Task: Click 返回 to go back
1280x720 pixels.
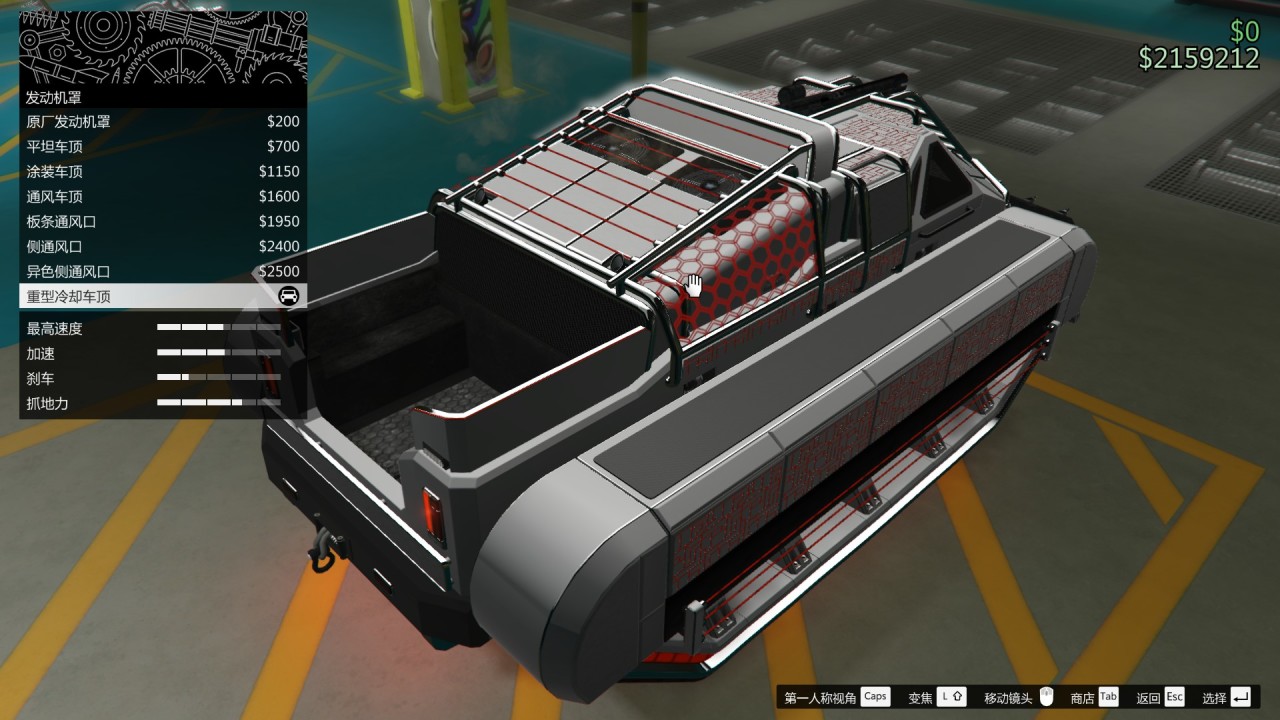Action: click(x=1148, y=696)
